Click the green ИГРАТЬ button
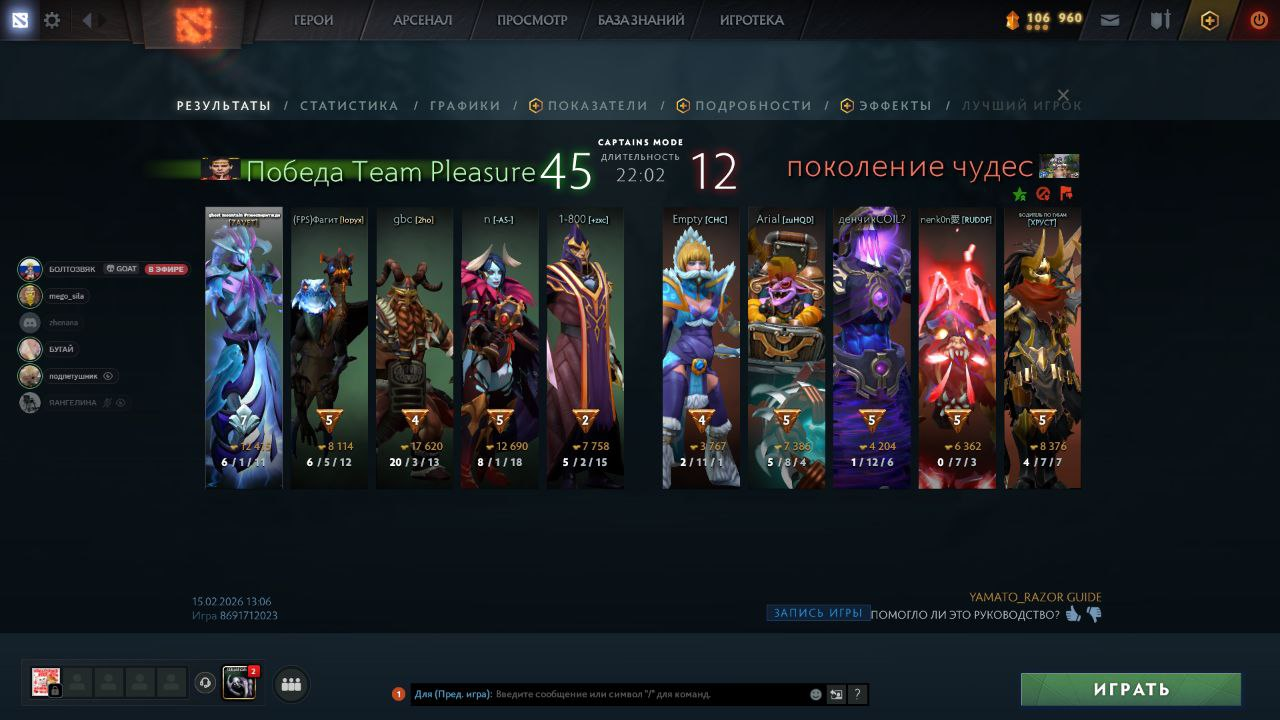This screenshot has width=1280, height=720. 1130,689
